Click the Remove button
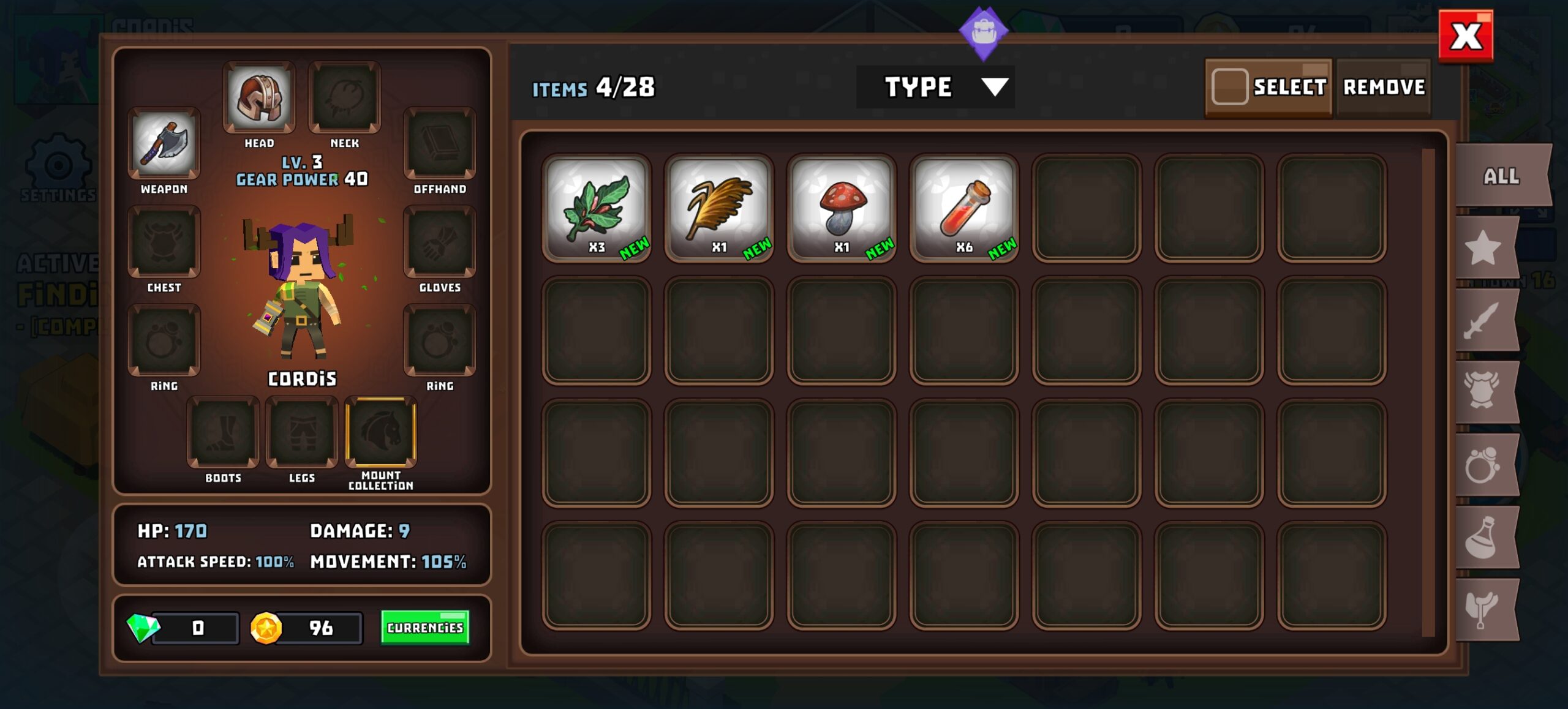Screen dimensions: 1568x709 click(x=1384, y=87)
